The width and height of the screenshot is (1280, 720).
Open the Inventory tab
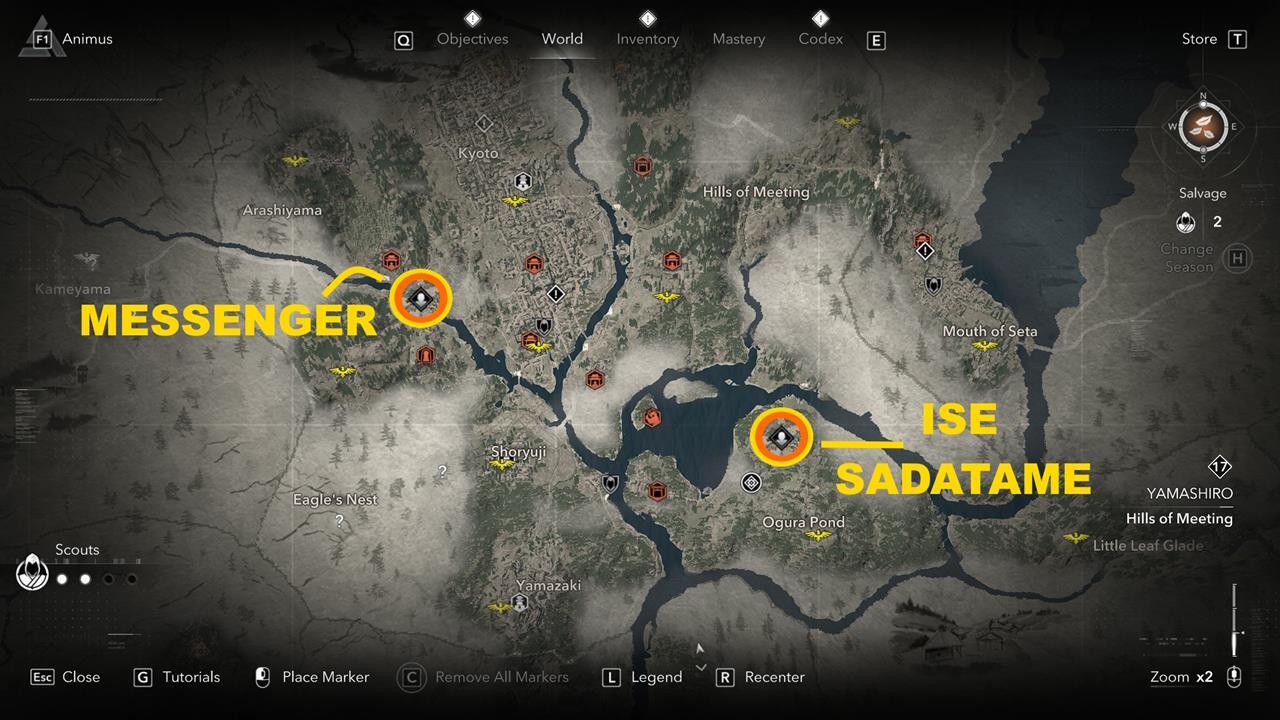click(x=647, y=39)
